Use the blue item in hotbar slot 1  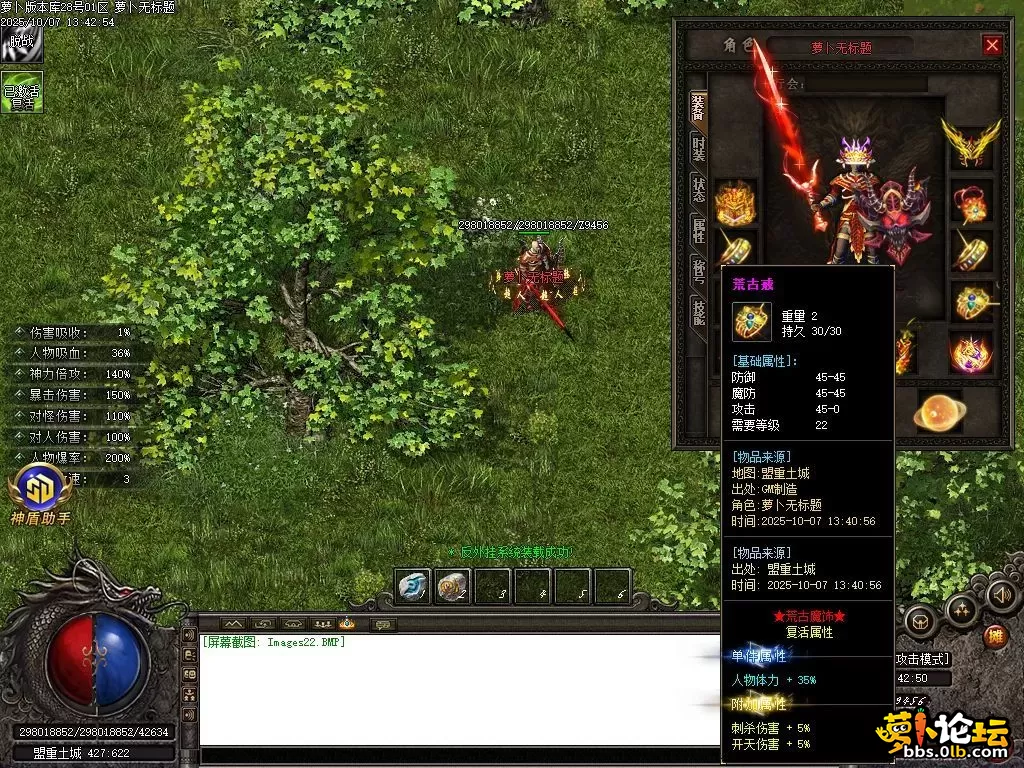(x=413, y=587)
